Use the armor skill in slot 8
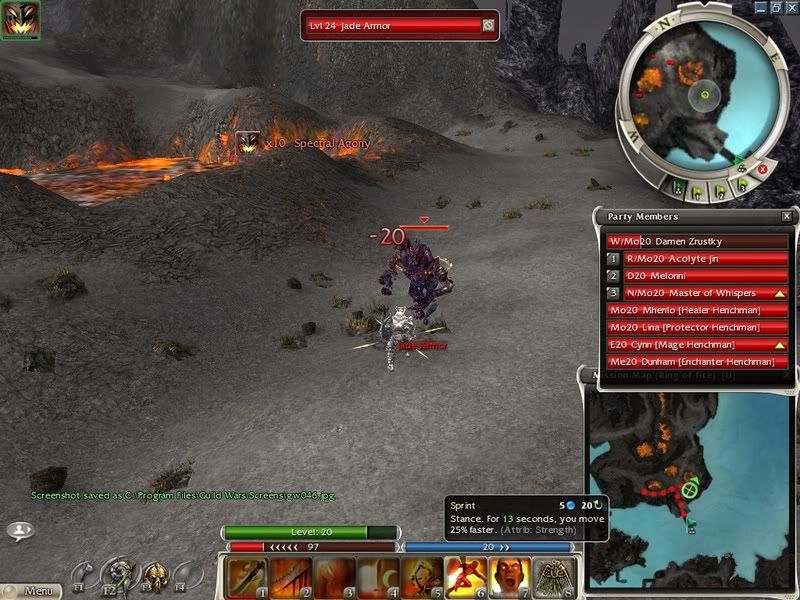Viewport: 800px width, 600px height. click(x=550, y=577)
